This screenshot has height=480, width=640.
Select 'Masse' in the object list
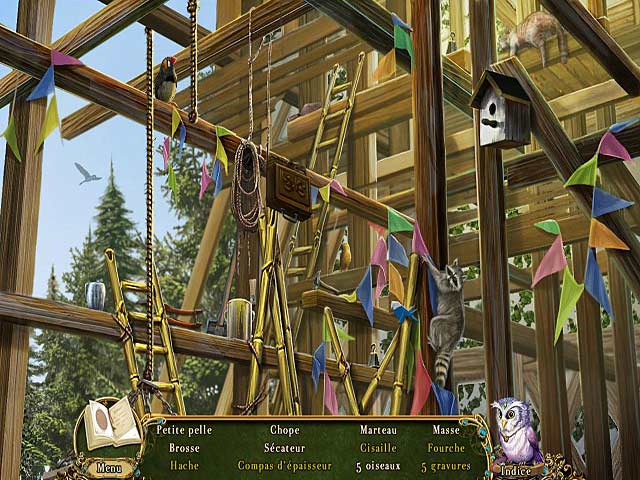[x=445, y=430]
